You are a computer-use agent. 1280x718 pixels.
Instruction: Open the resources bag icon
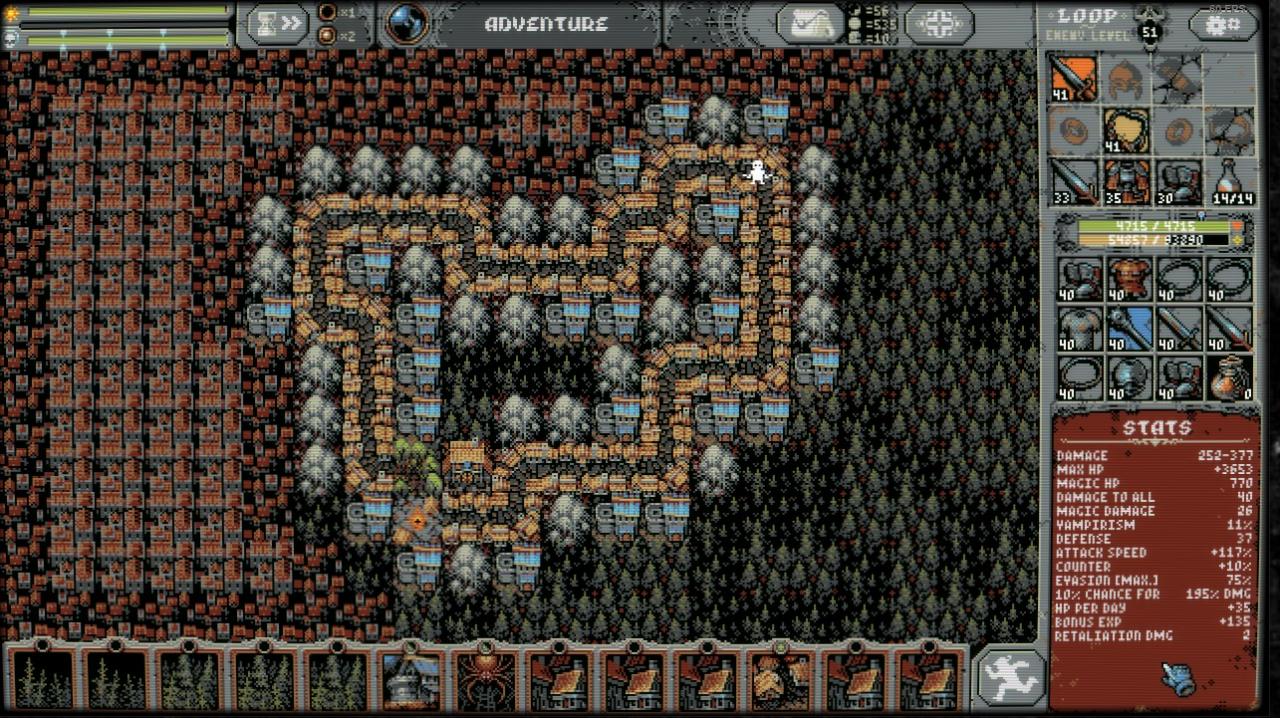click(810, 24)
